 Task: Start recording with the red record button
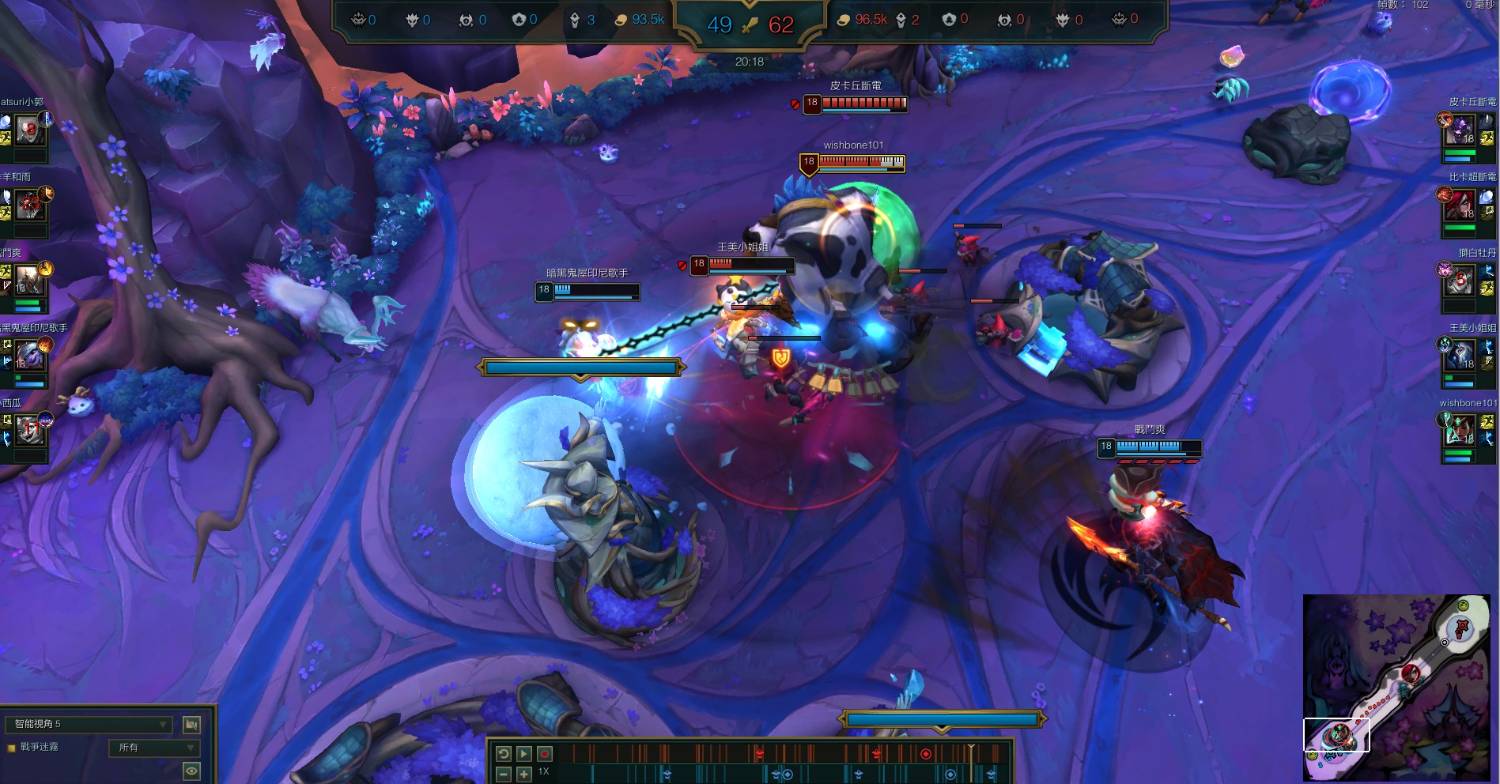(544, 753)
